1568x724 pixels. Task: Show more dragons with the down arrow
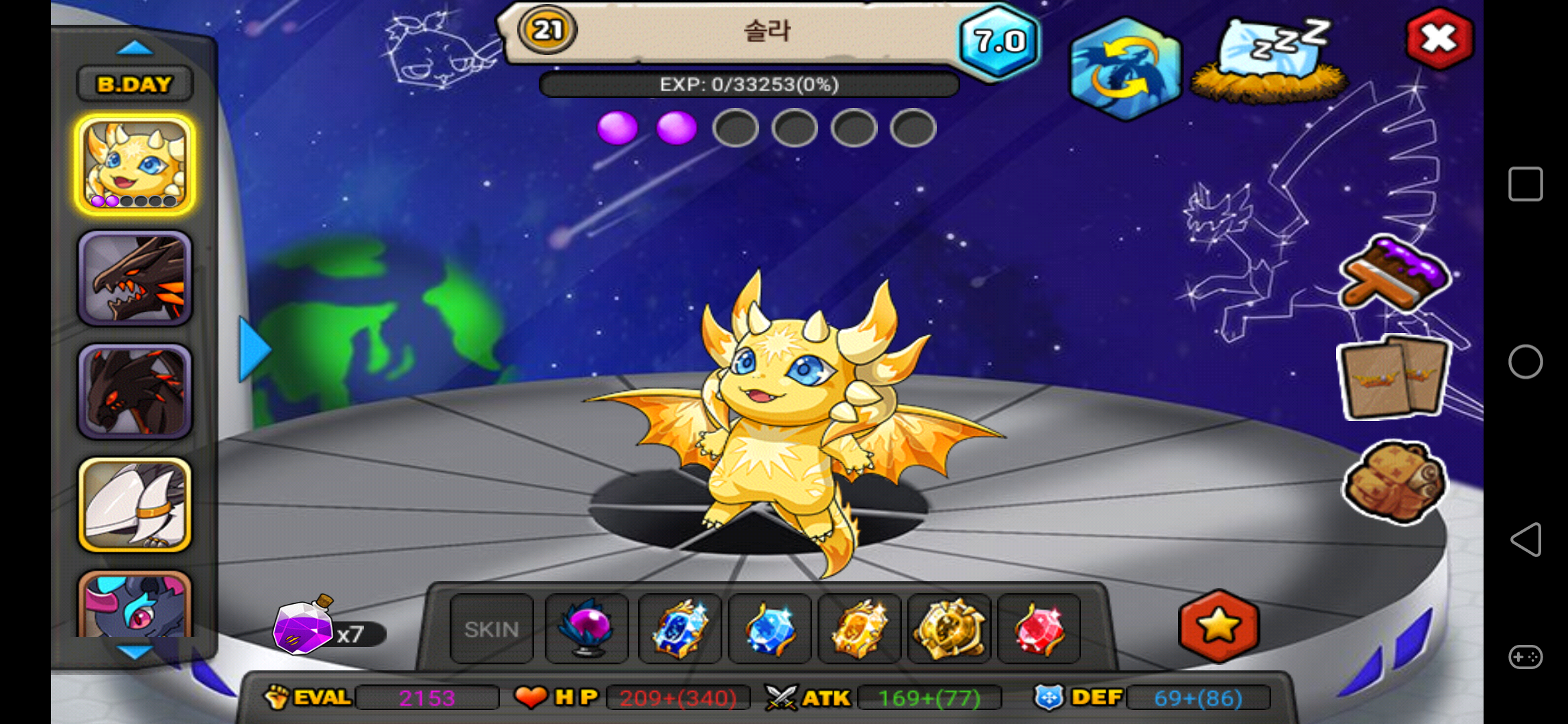134,652
